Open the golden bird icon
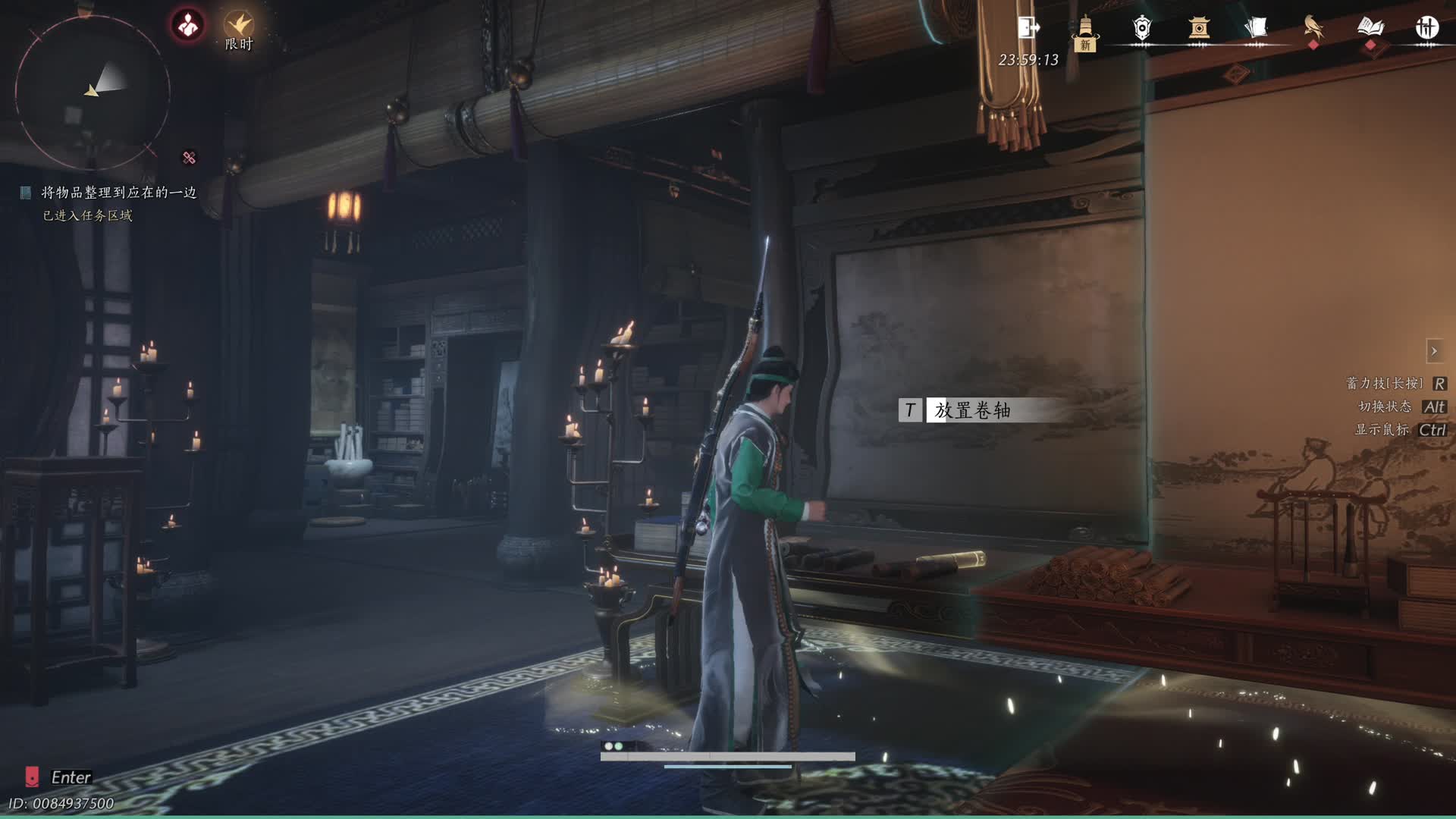Image resolution: width=1456 pixels, height=819 pixels. tap(1313, 28)
